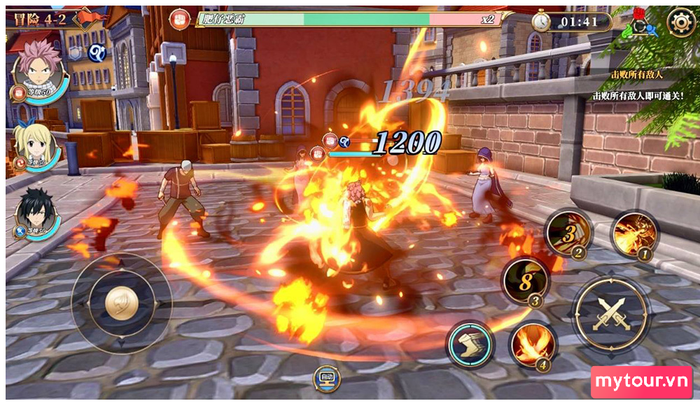
Task: Click the elemental affinity triangle icon
Action: pyautogui.click(x=643, y=27)
